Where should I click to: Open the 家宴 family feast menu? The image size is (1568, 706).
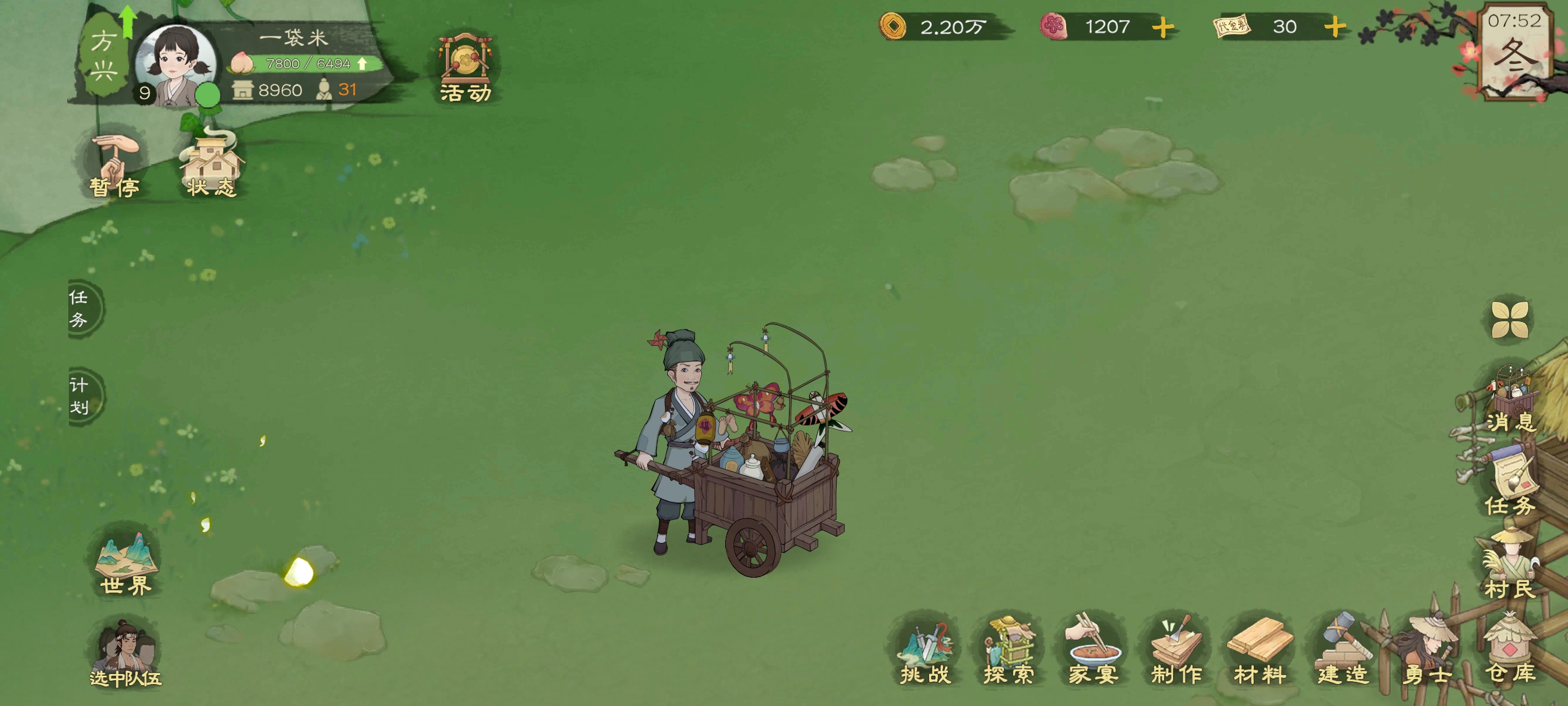pyautogui.click(x=1093, y=651)
